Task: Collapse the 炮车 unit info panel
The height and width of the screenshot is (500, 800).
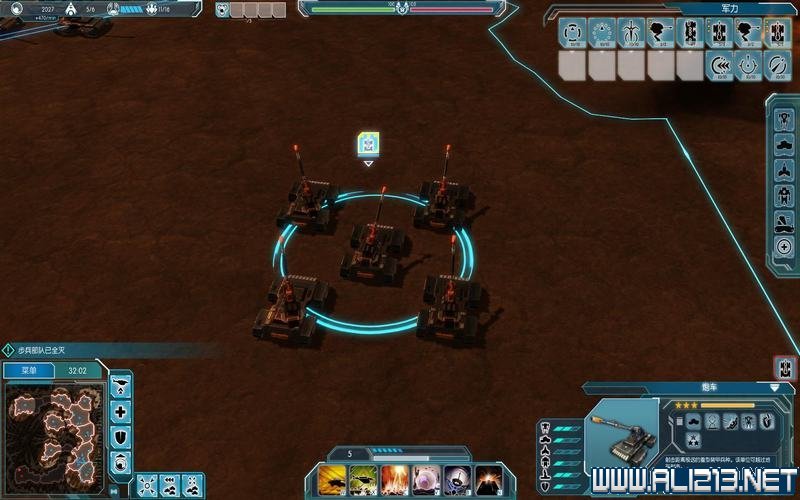Action: 774,387
